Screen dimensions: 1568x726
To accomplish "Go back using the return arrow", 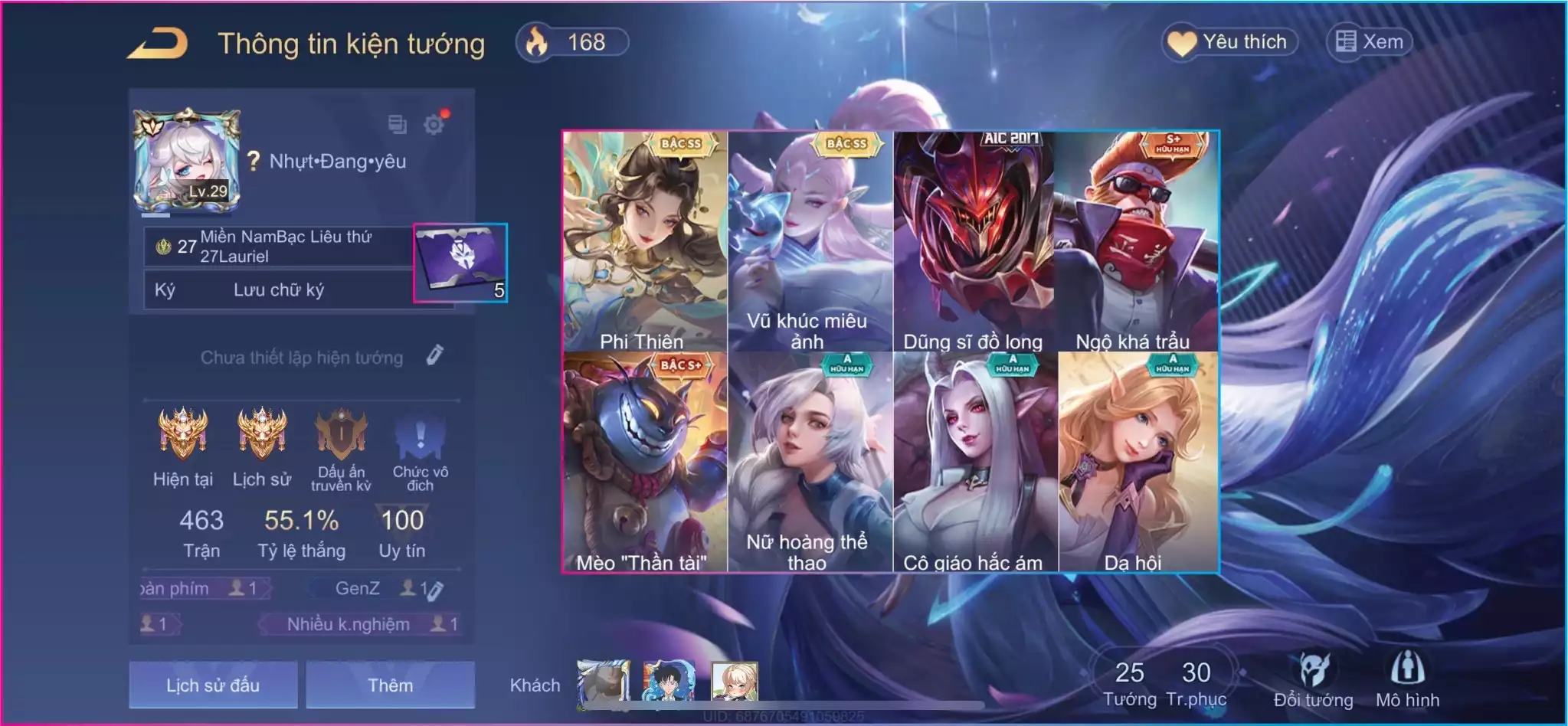I will pos(158,44).
